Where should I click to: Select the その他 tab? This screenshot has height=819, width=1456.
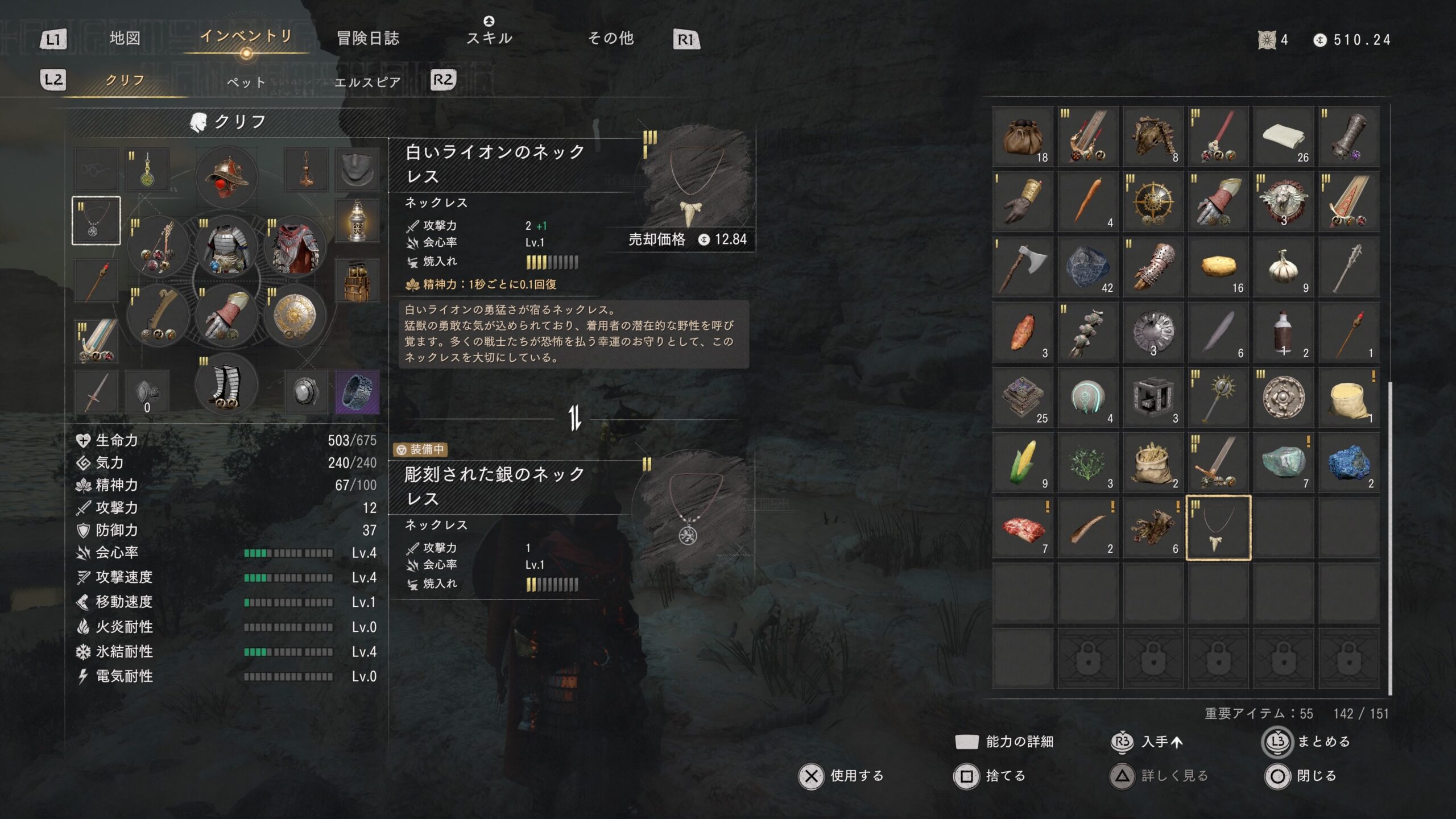(x=610, y=38)
